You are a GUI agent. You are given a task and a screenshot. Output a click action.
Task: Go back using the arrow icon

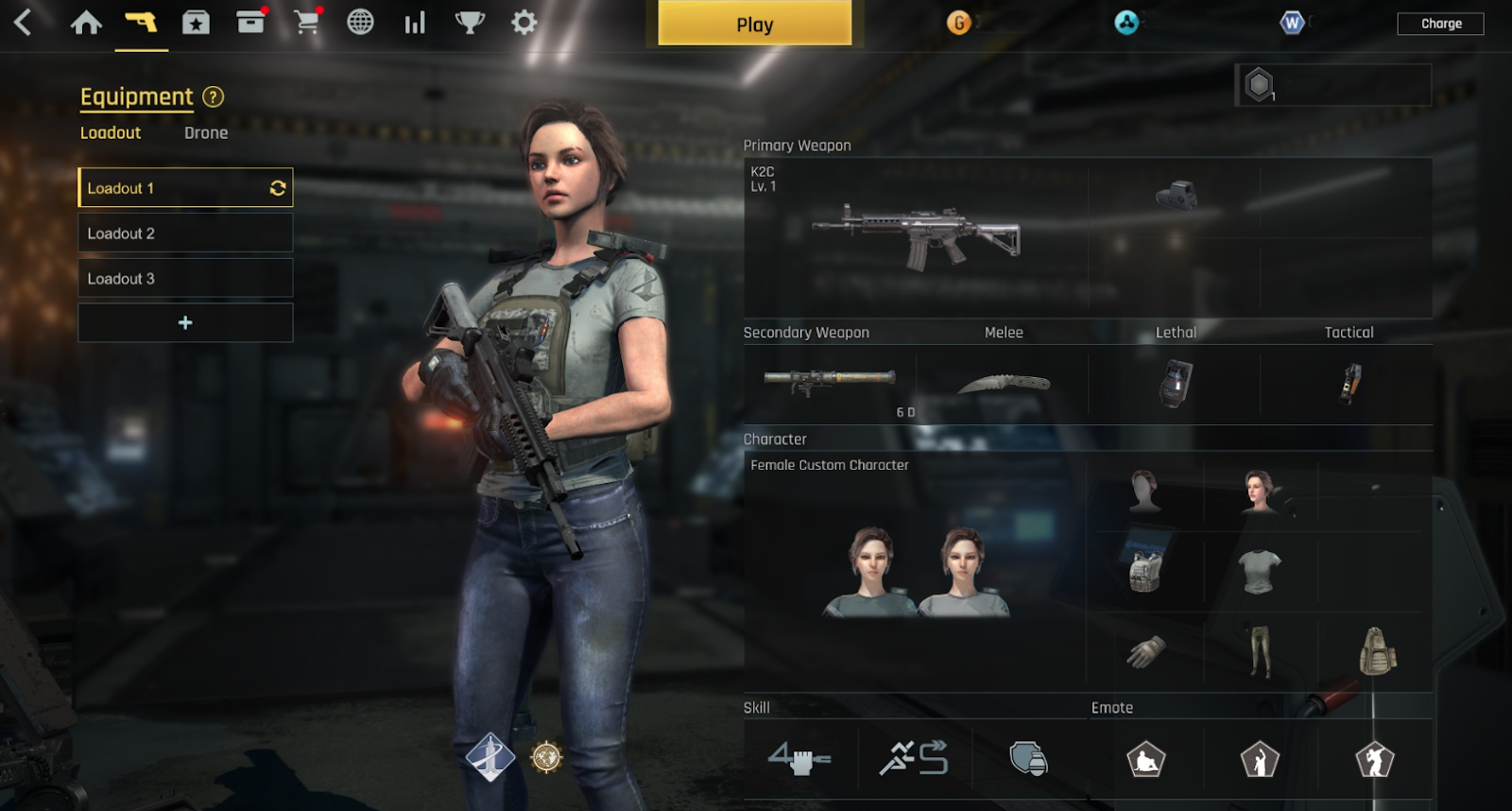point(24,23)
